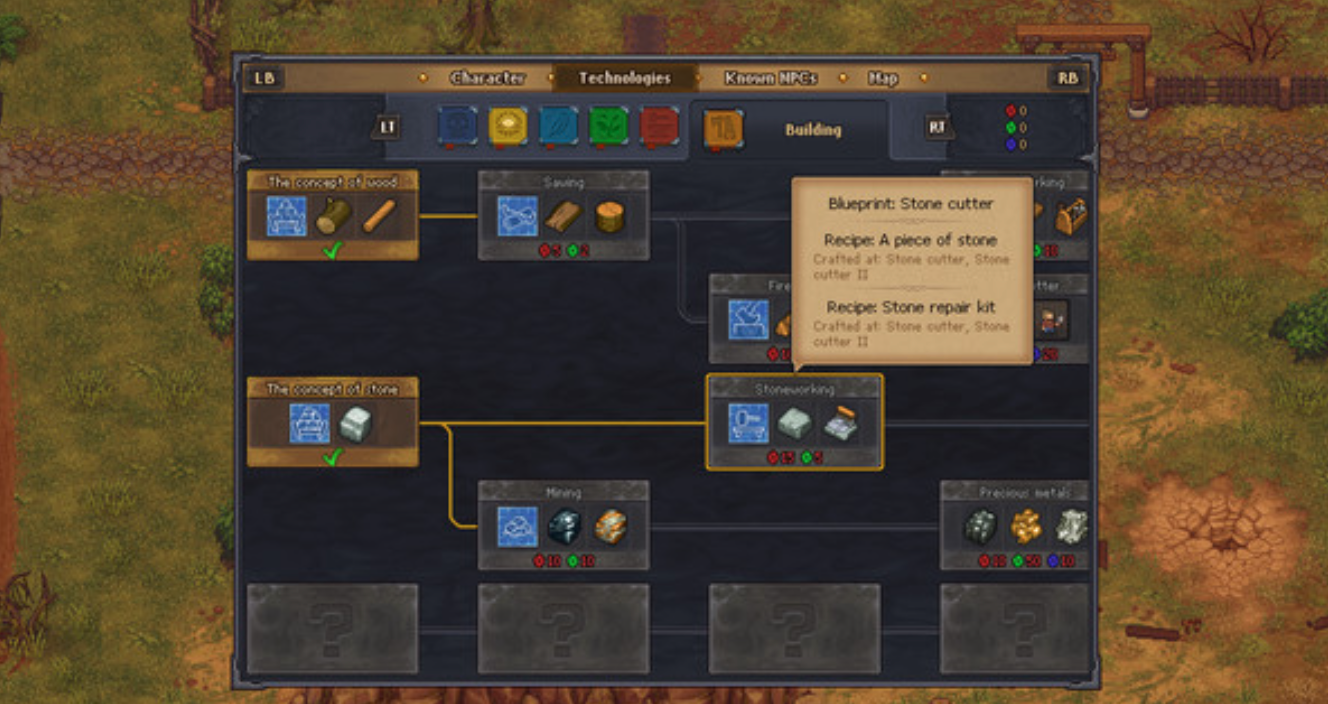Choose the dark blue skull technology category
Screen dimensions: 1328x704
457,127
